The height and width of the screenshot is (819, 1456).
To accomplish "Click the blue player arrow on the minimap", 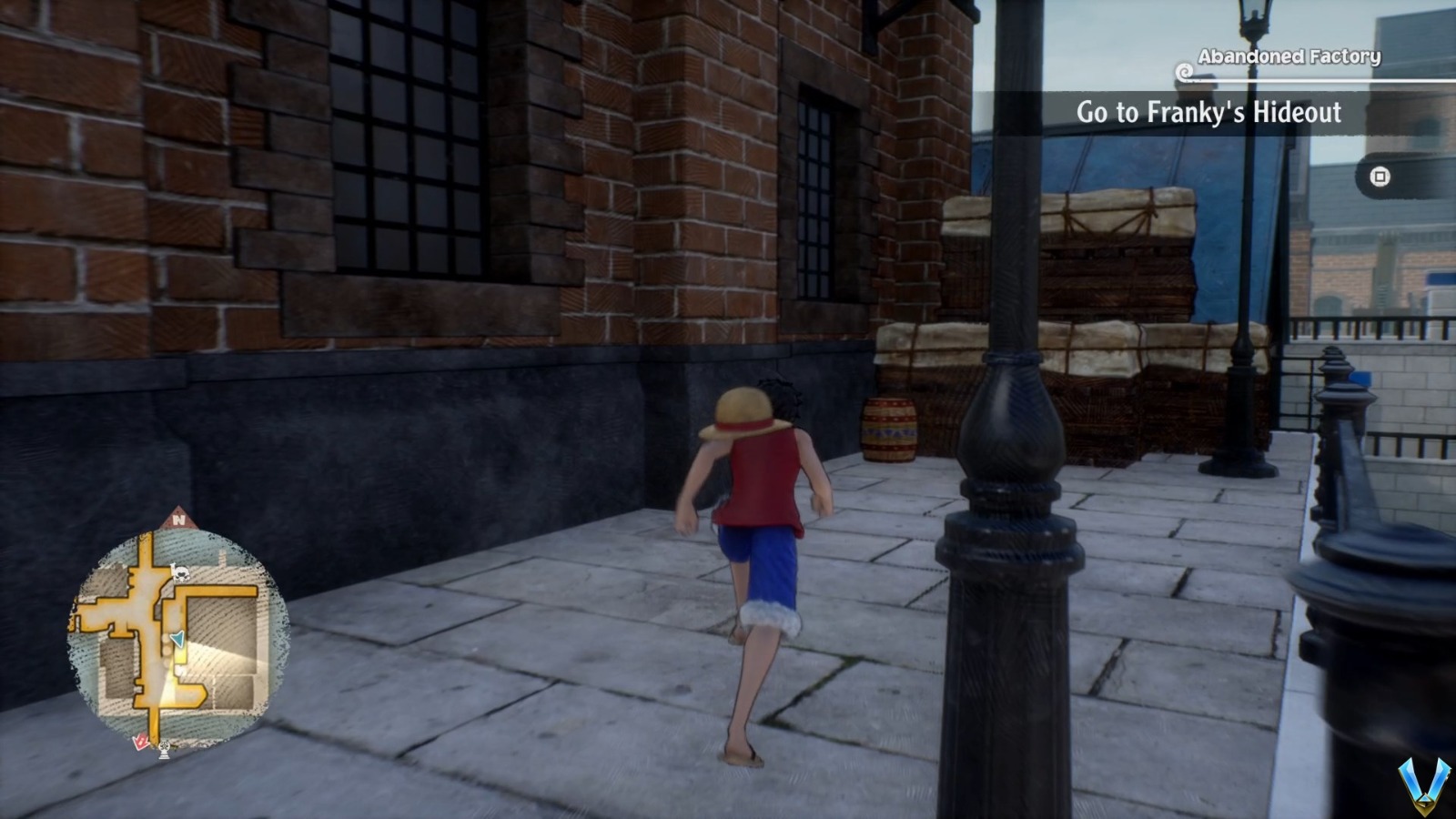I will click(177, 639).
